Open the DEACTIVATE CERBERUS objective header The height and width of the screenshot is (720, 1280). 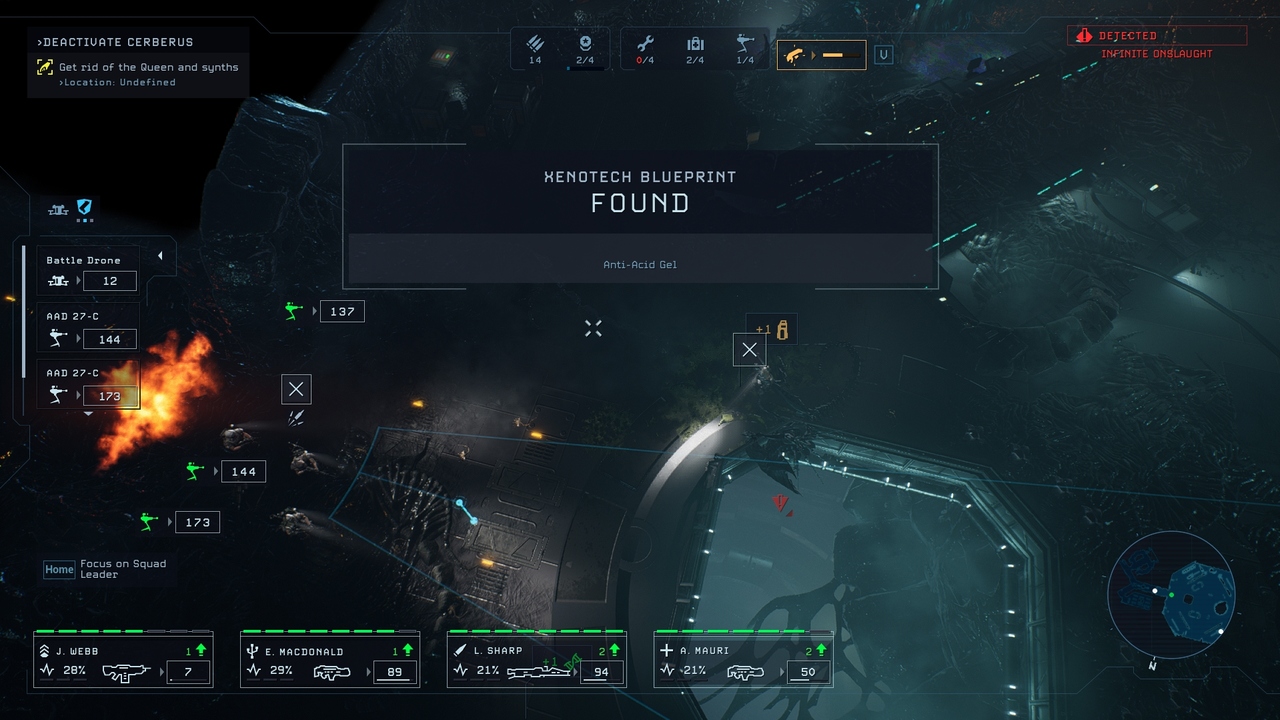tap(110, 42)
